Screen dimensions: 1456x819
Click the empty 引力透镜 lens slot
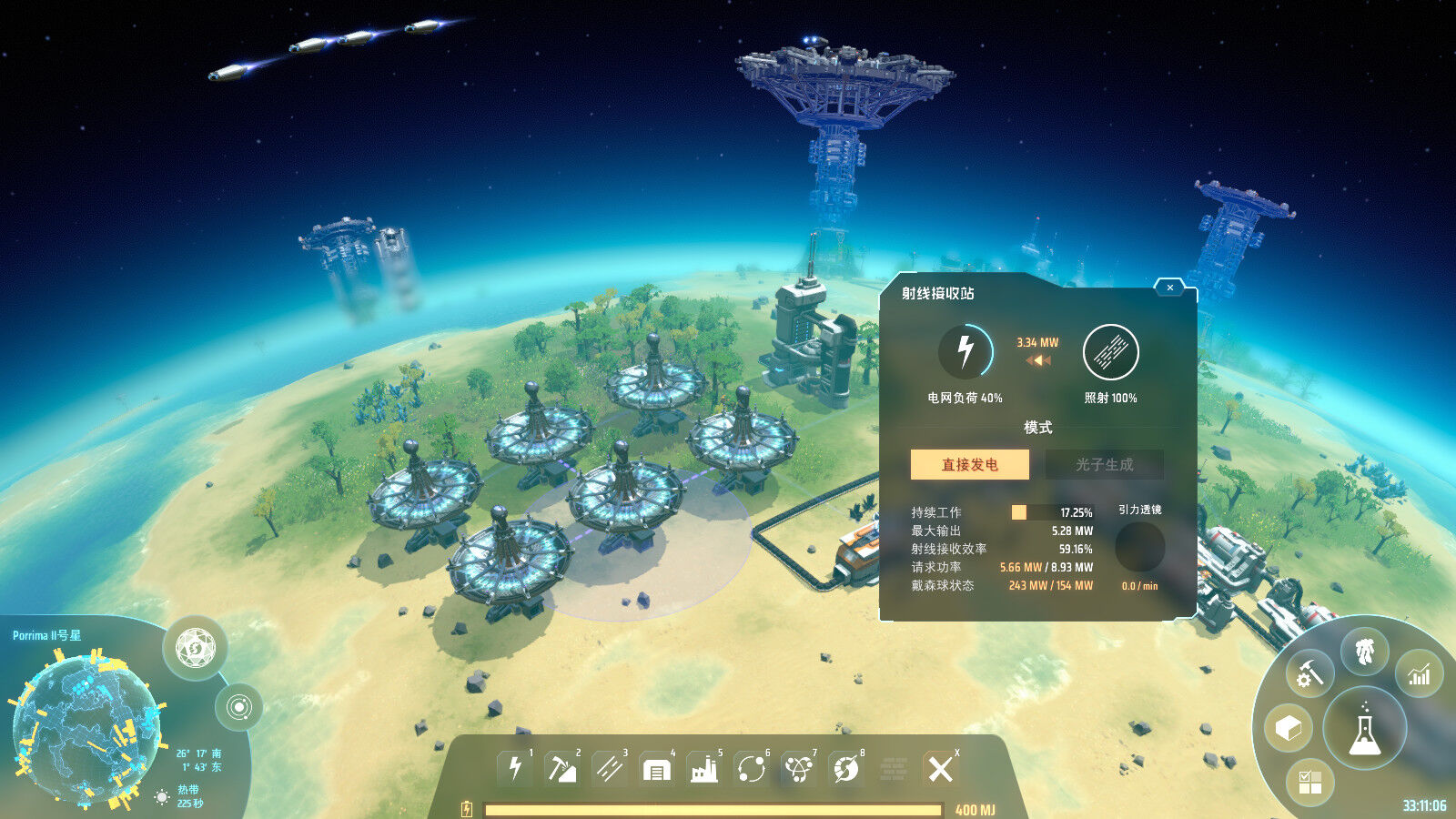click(x=1139, y=547)
